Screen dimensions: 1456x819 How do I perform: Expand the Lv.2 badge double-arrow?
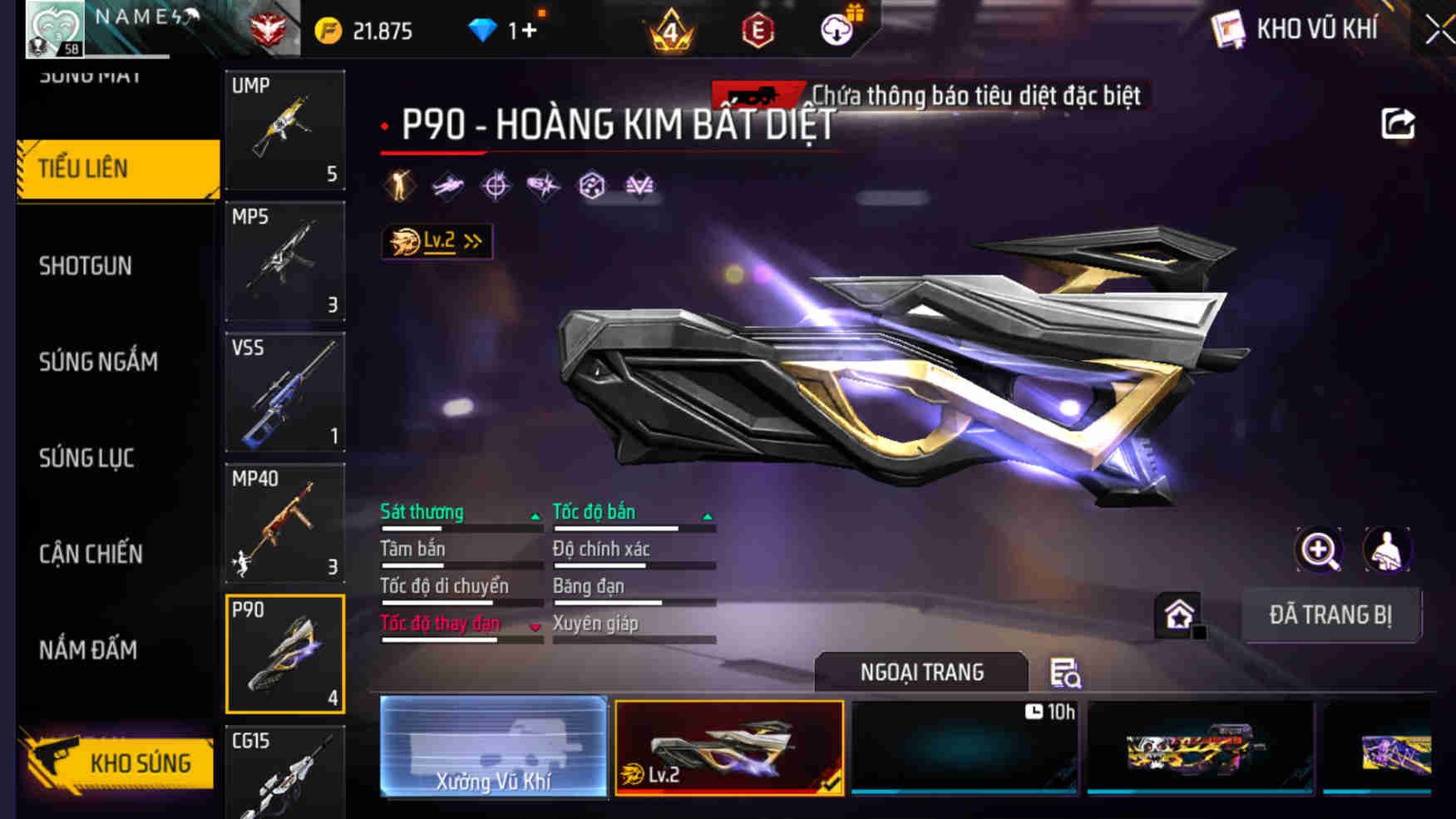point(471,240)
